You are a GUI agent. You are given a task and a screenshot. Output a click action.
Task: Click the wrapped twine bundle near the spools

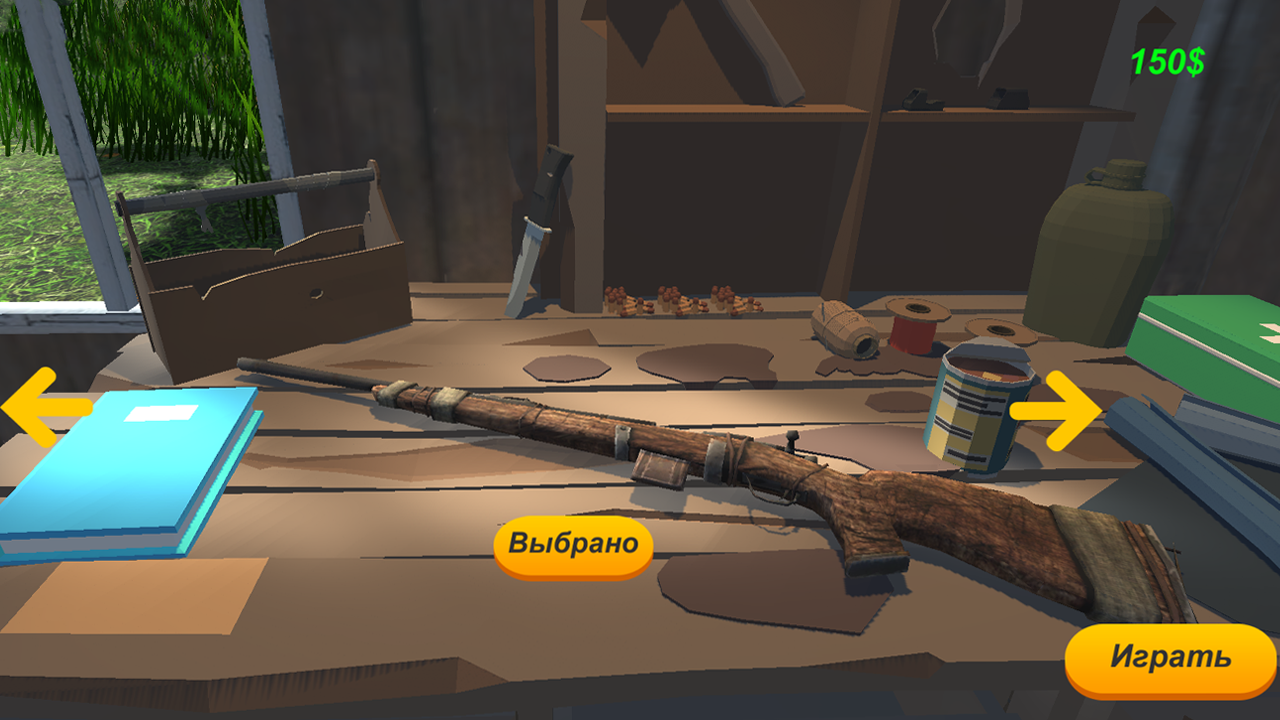point(845,325)
